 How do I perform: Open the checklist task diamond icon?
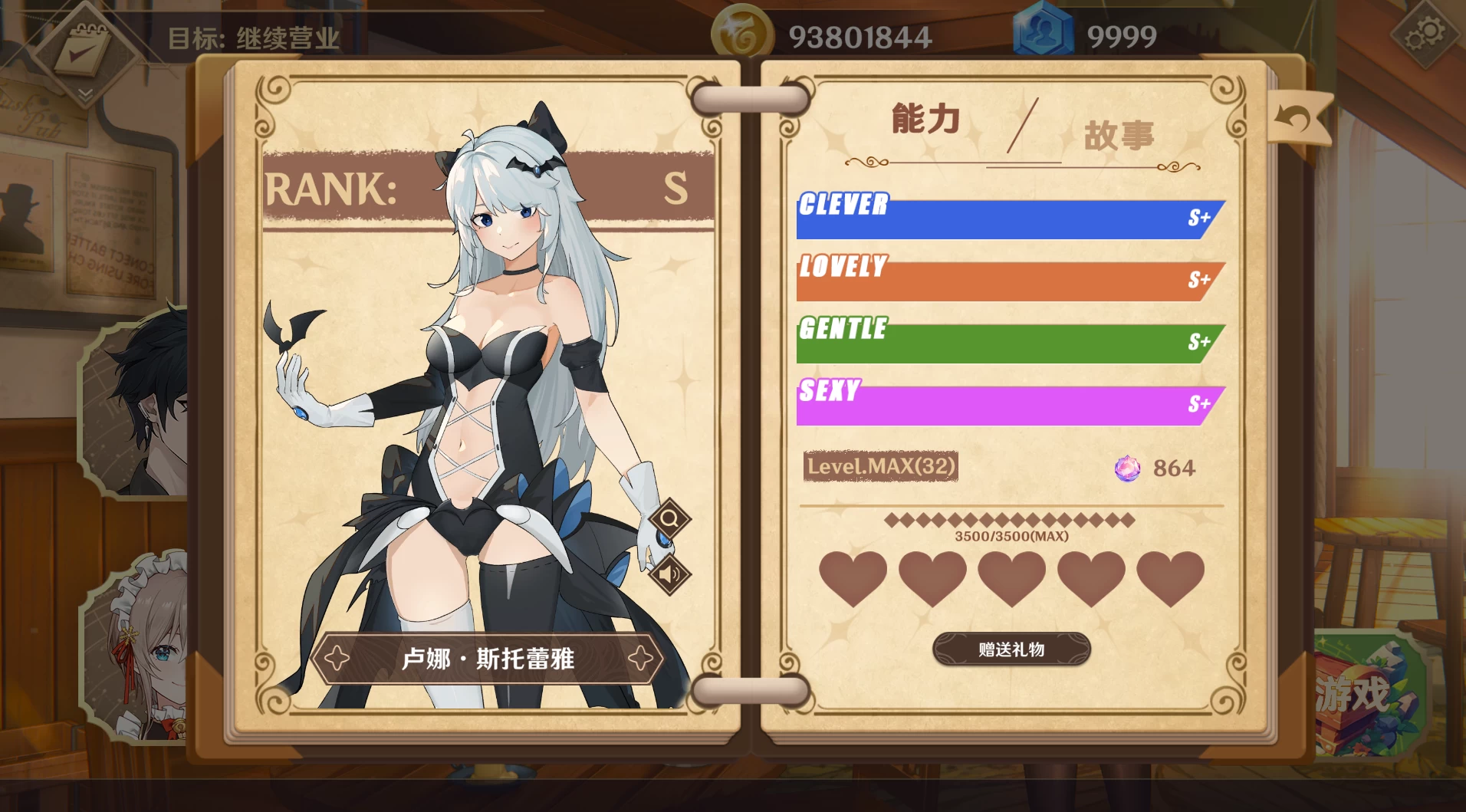point(86,52)
